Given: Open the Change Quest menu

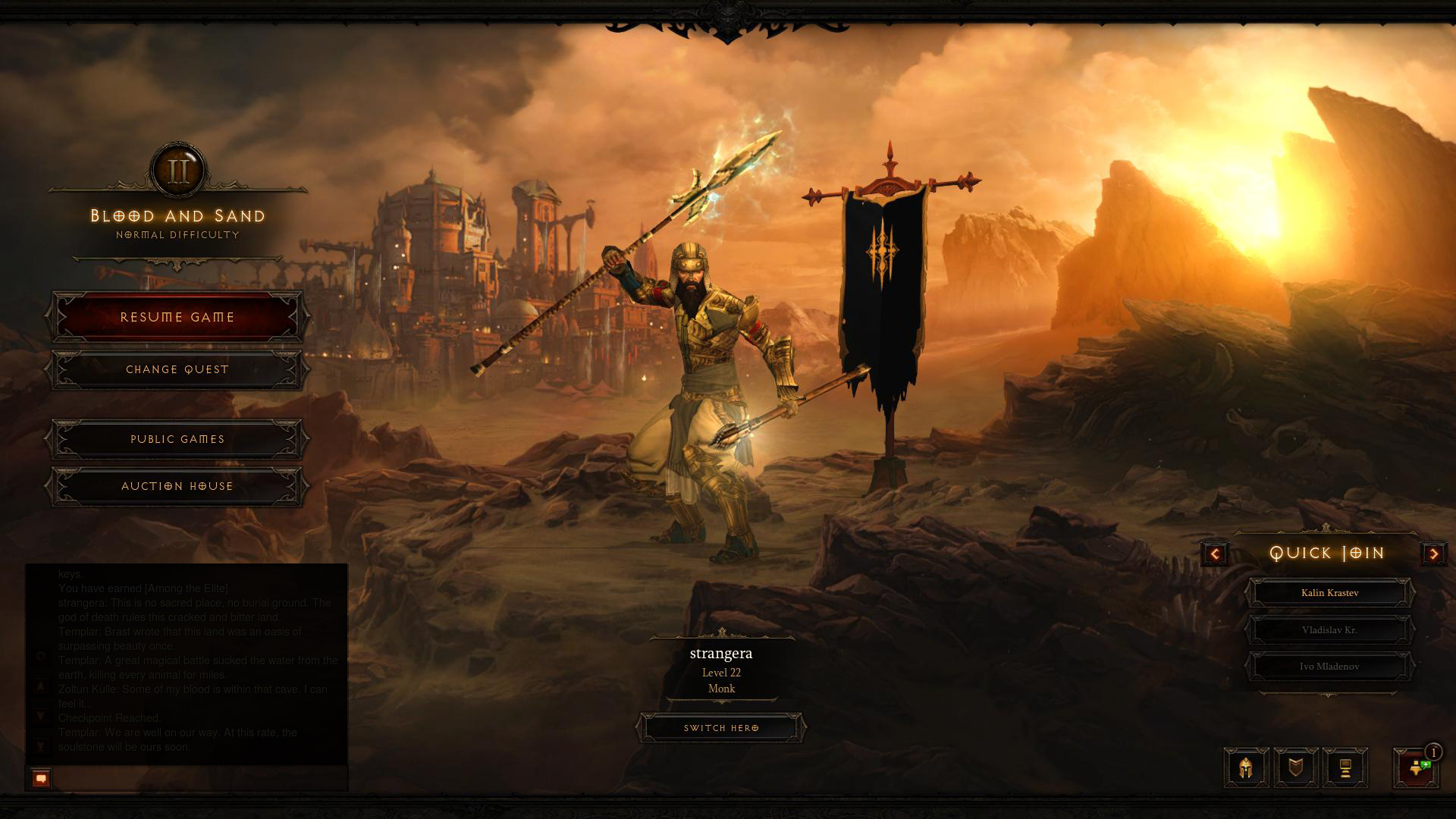Looking at the screenshot, I should [177, 369].
